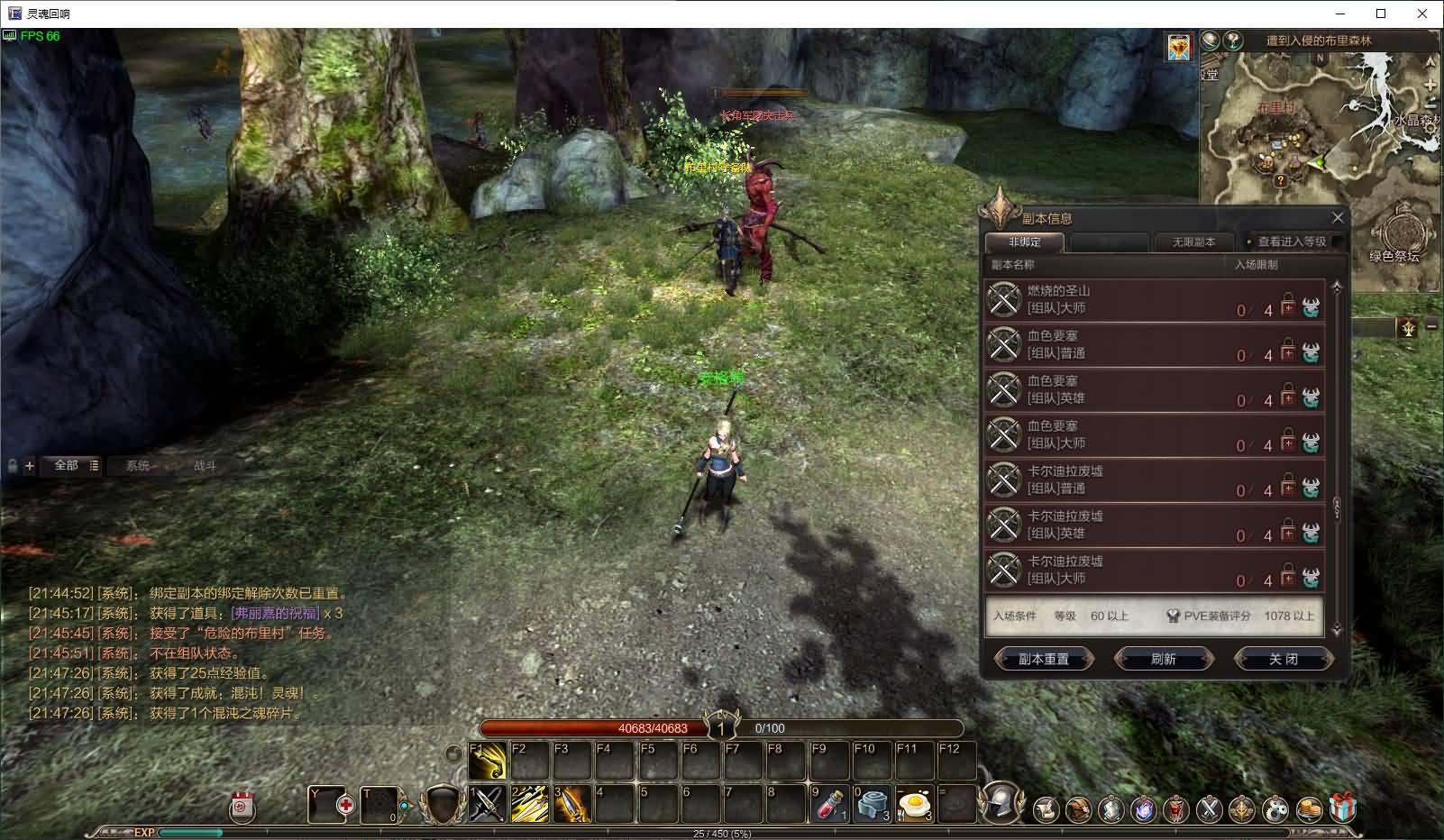Image resolution: width=1444 pixels, height=840 pixels.
Task: Open the gold coins shop icon
Action: pos(1309,809)
